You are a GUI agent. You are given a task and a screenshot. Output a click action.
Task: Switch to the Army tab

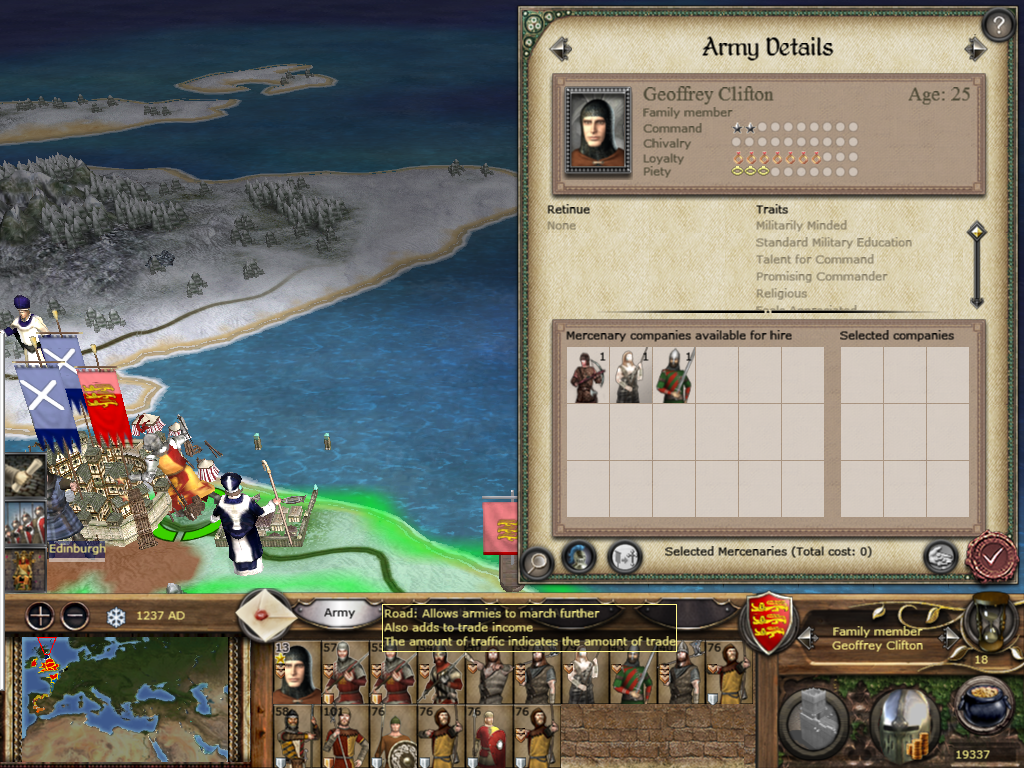339,613
